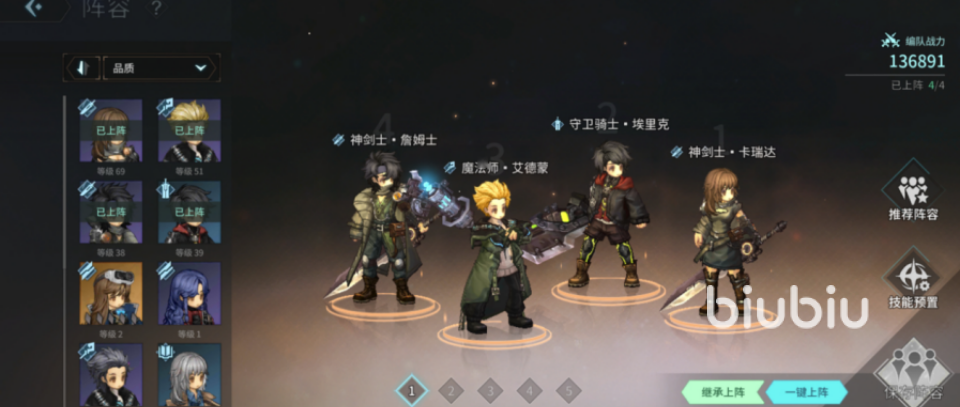Screen dimensions: 960x407
Task: Go back using the top-left arrow
Action: pos(33,9)
